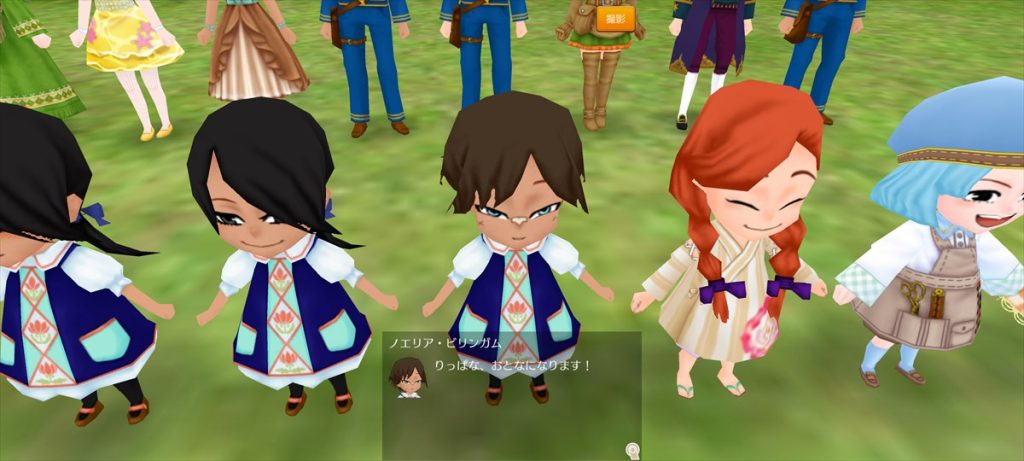
Task: Advance dialogue with the tap indicator icon
Action: pyautogui.click(x=632, y=450)
